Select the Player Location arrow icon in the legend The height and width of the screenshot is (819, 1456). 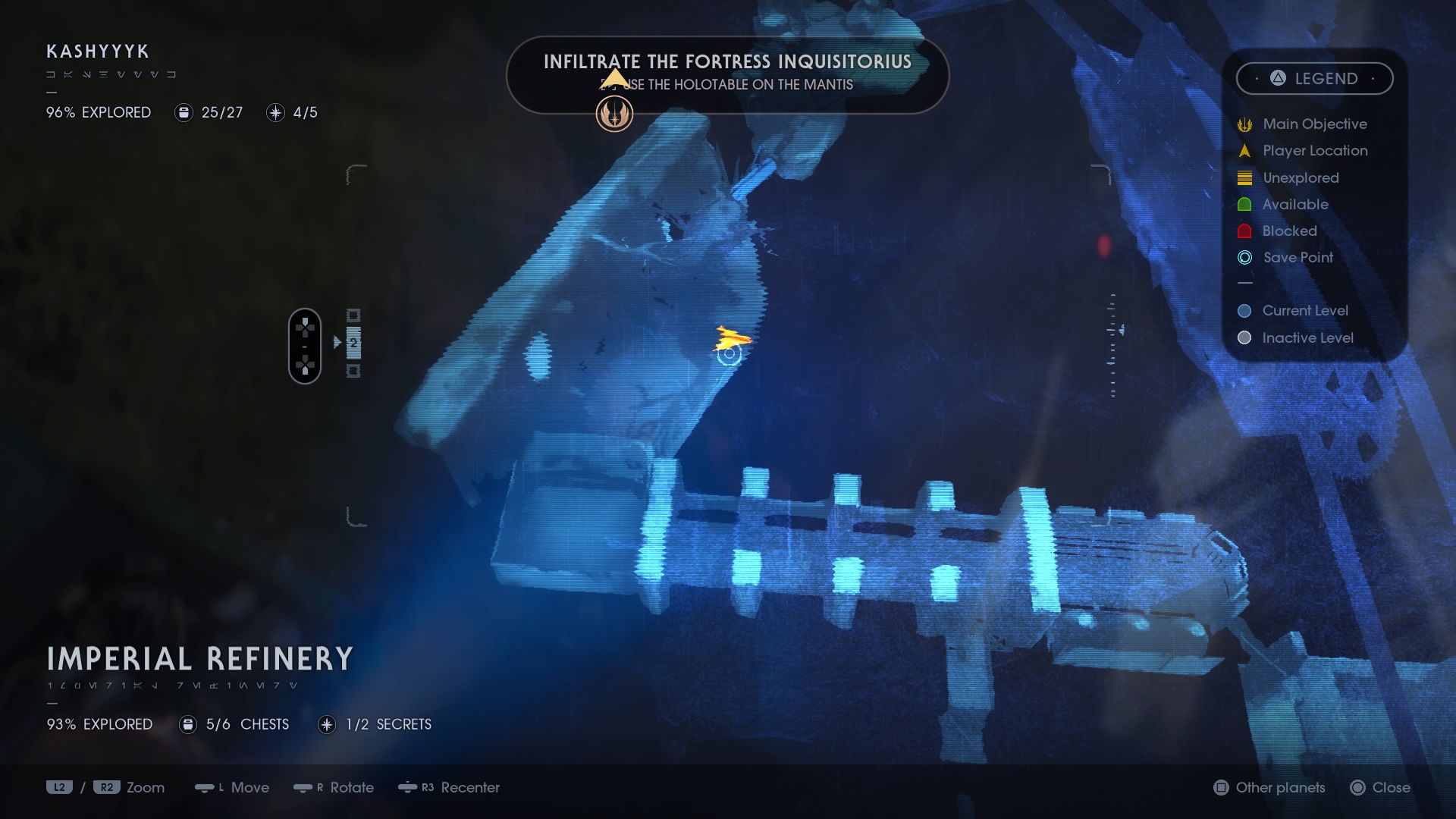tap(1244, 151)
